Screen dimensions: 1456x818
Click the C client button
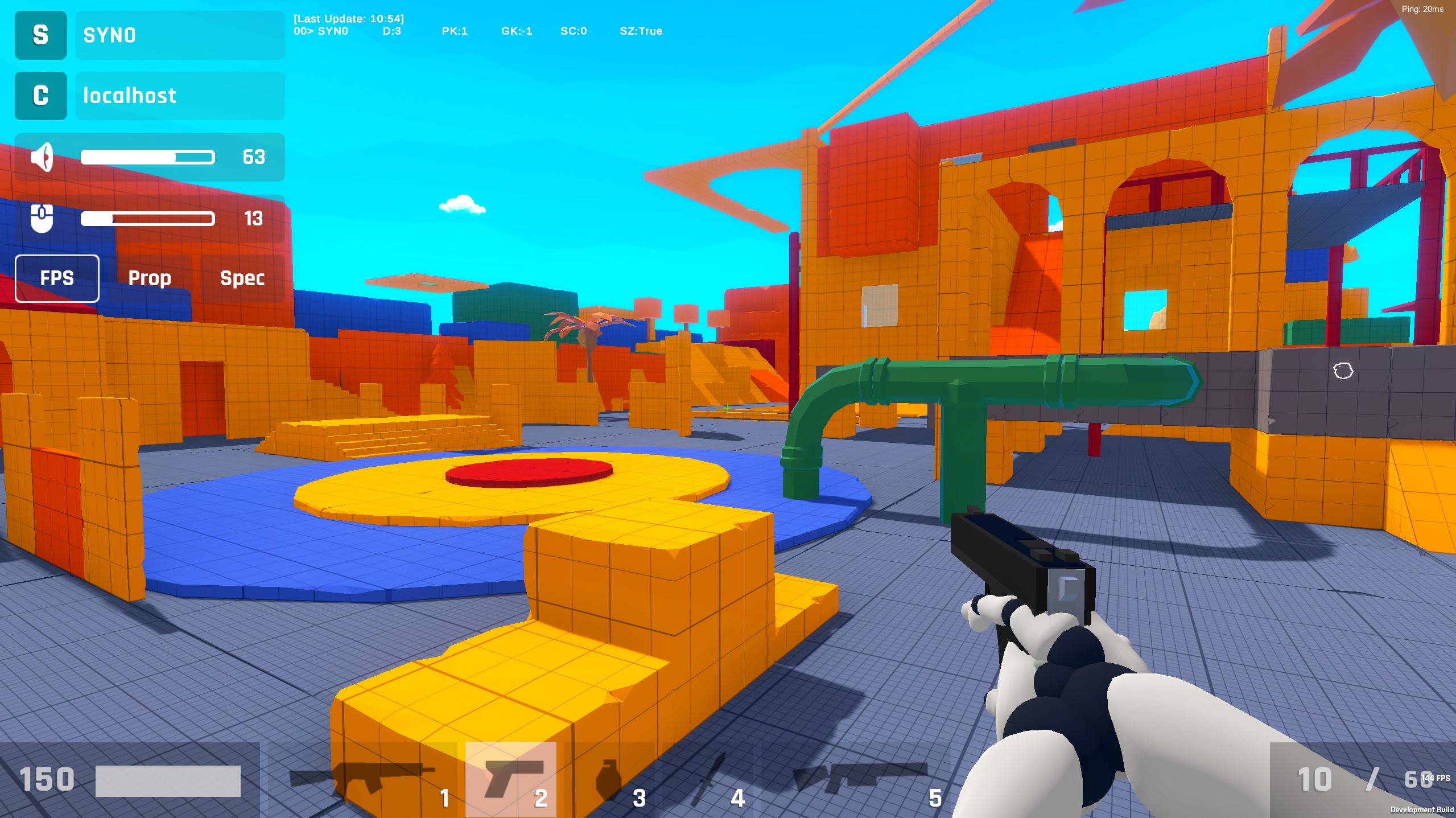[x=40, y=96]
